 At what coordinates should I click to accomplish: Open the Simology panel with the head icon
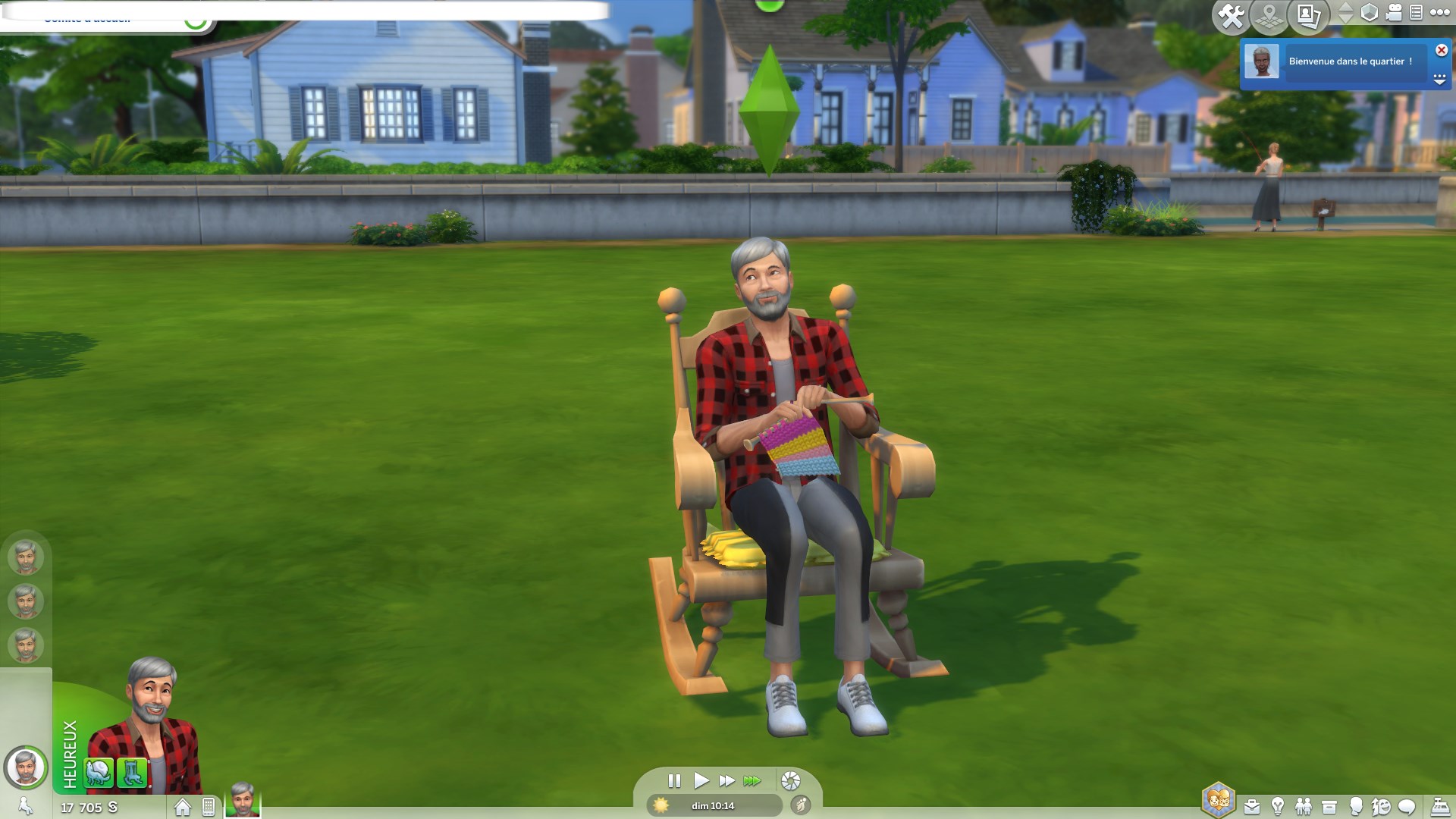pyautogui.click(x=1357, y=806)
